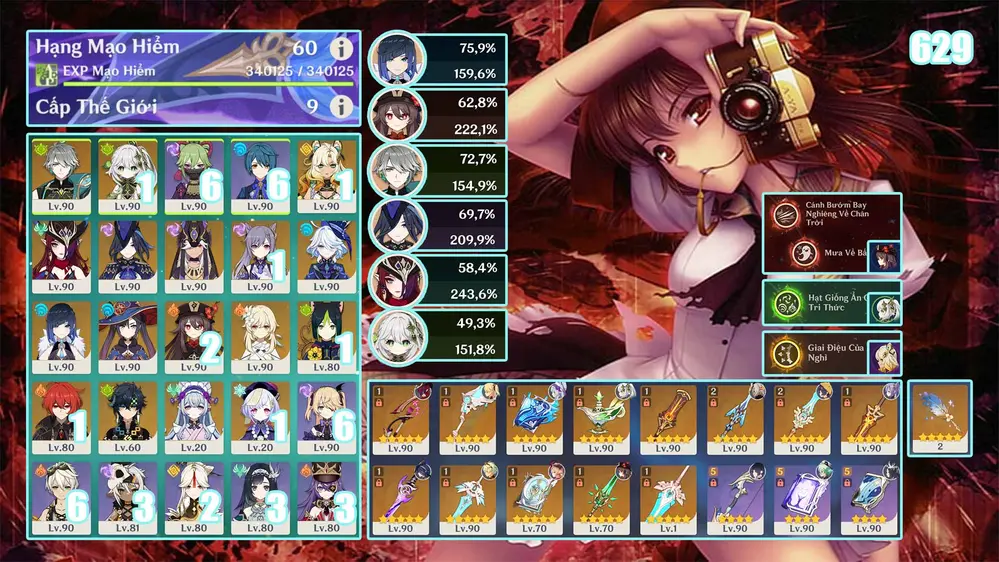Screen dimensions: 999x562
Task: Open the info icon next to Cấp Thế Giới
Action: coord(342,105)
